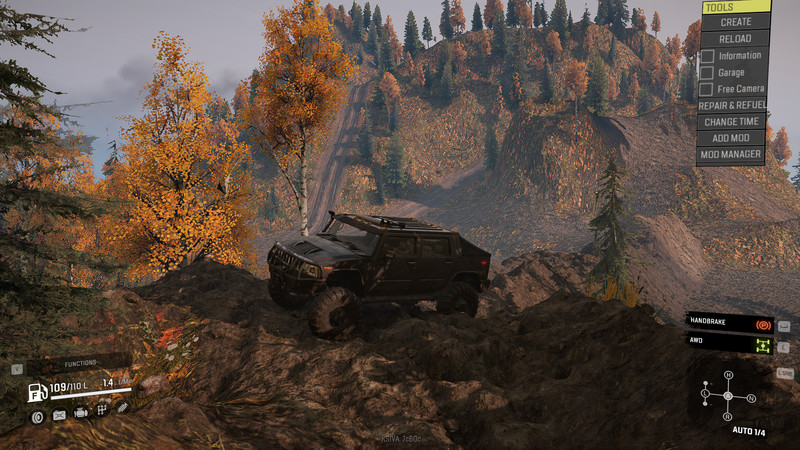Reload using the Reload button
Image resolution: width=800 pixels, height=450 pixels.
coord(735,37)
